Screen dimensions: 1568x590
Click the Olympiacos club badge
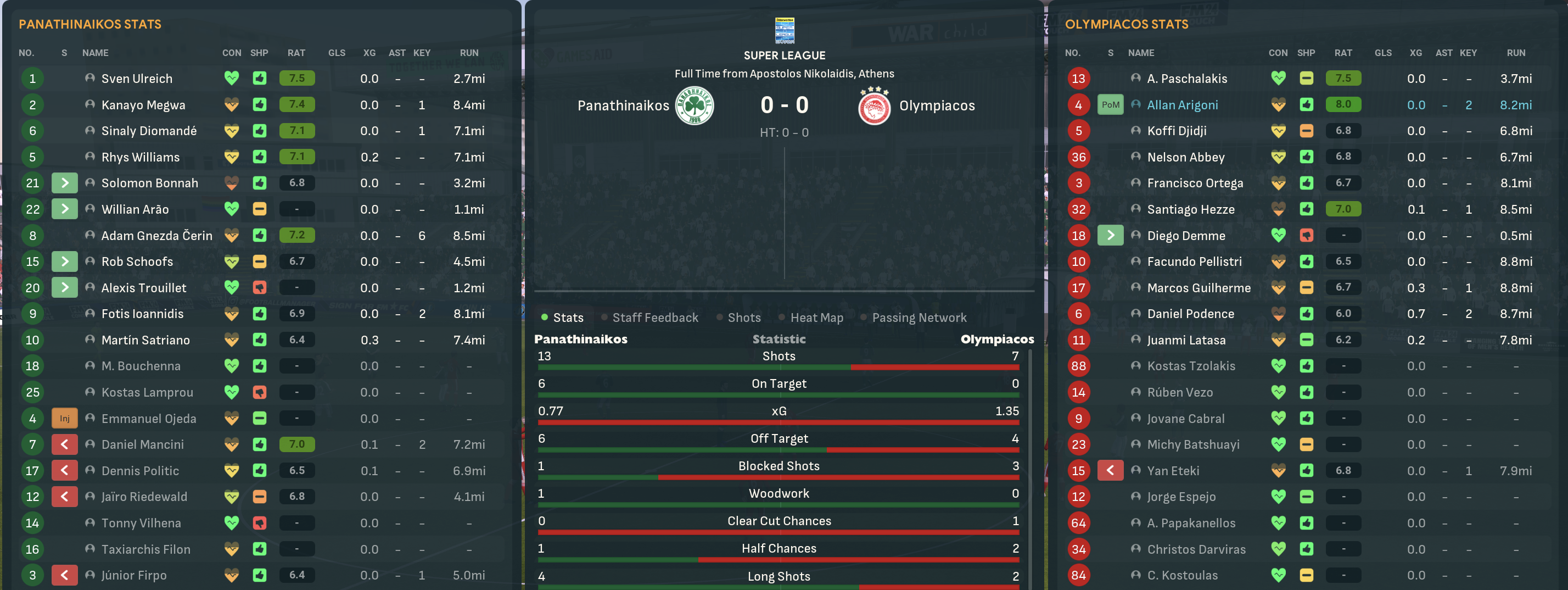coord(874,105)
